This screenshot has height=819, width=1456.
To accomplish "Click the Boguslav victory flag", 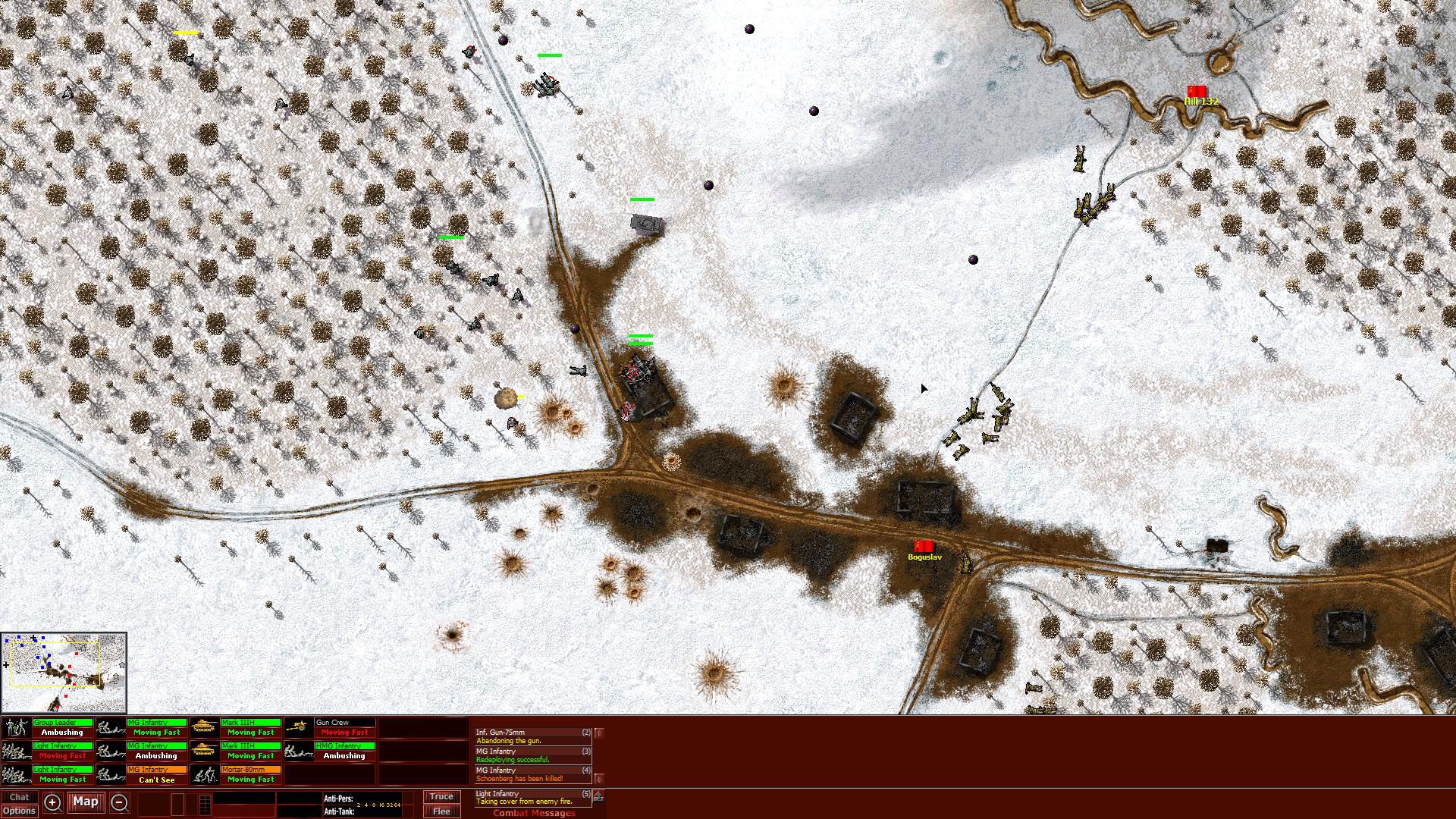I will 924,545.
